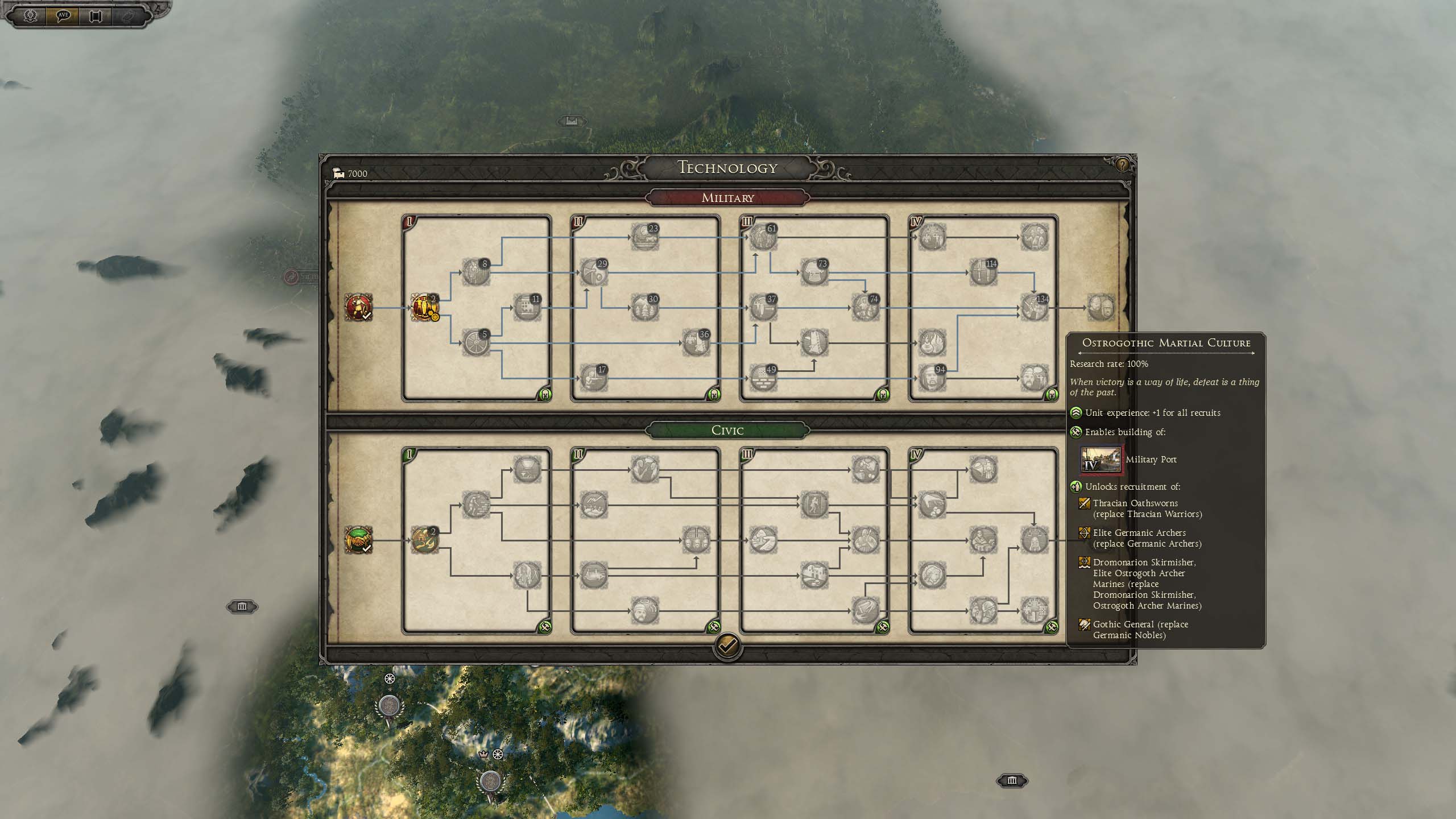Select the military technology with badge 134
The width and height of the screenshot is (1456, 819).
point(1033,308)
